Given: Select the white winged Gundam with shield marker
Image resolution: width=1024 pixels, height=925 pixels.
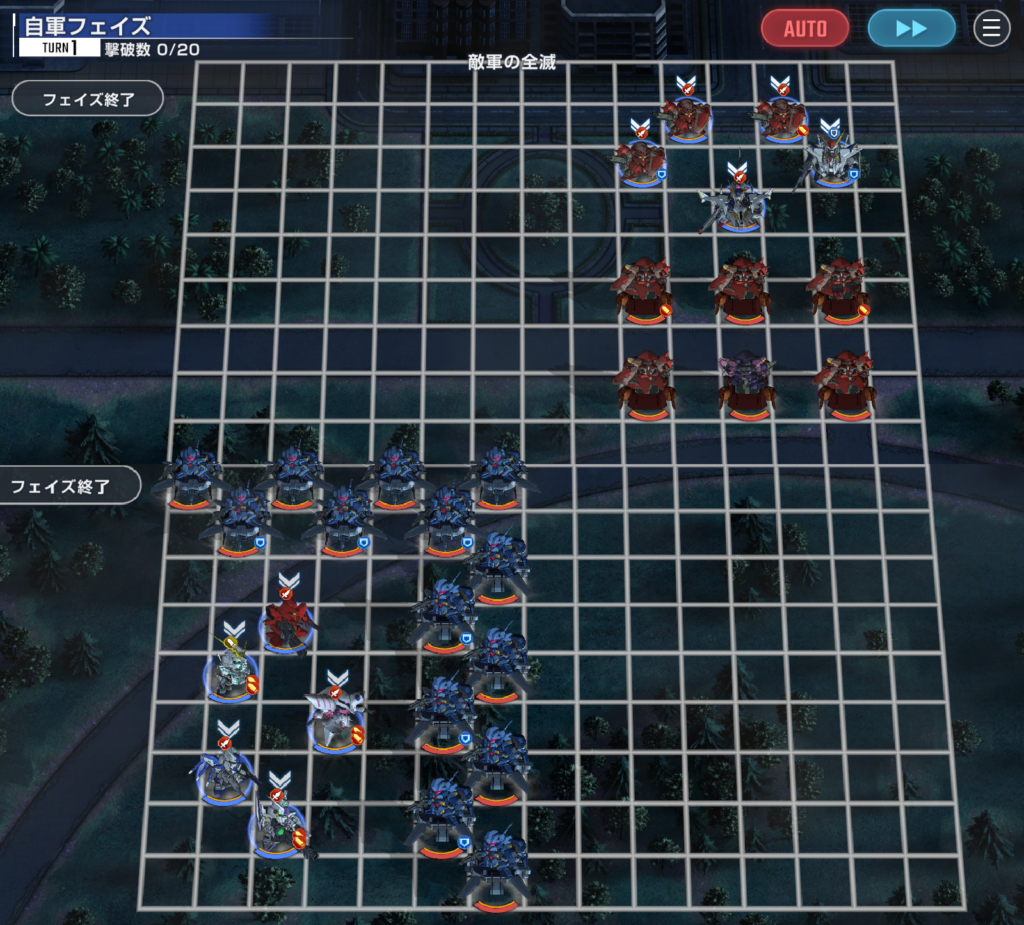Looking at the screenshot, I should (x=829, y=158).
